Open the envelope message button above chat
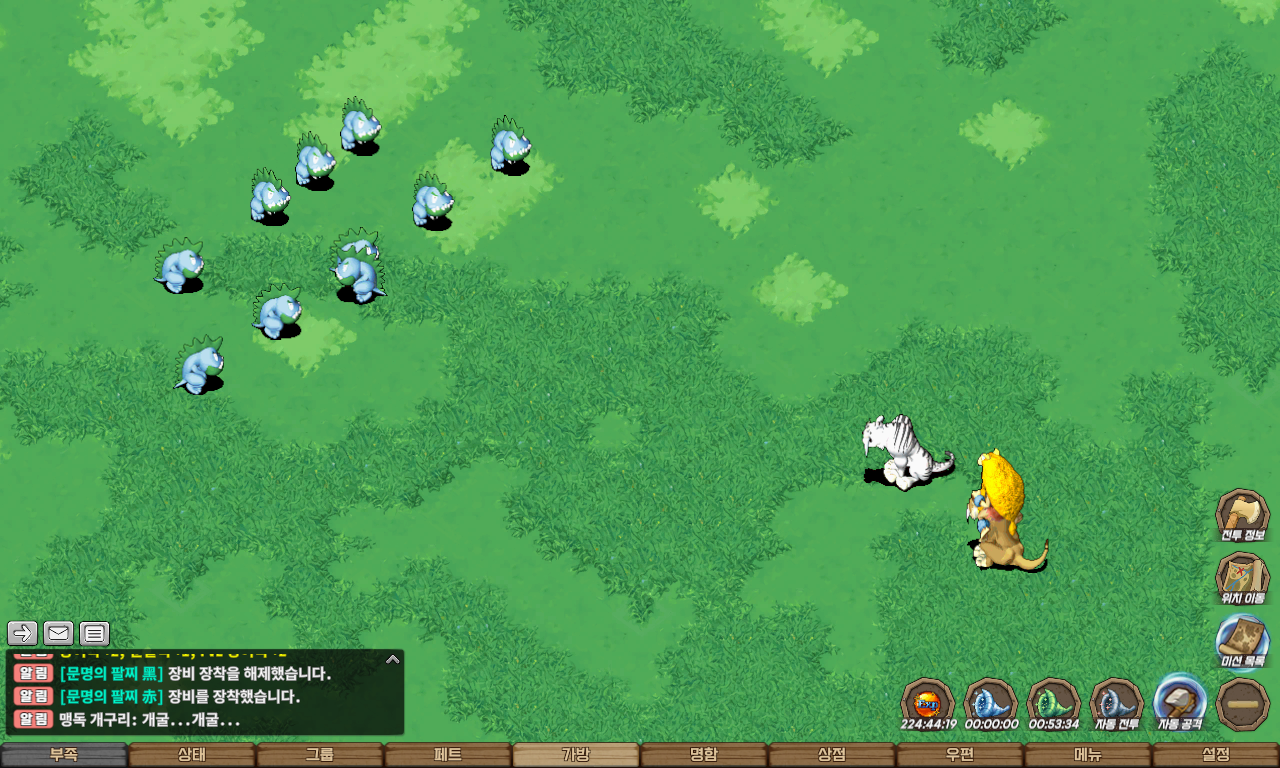 tap(59, 633)
